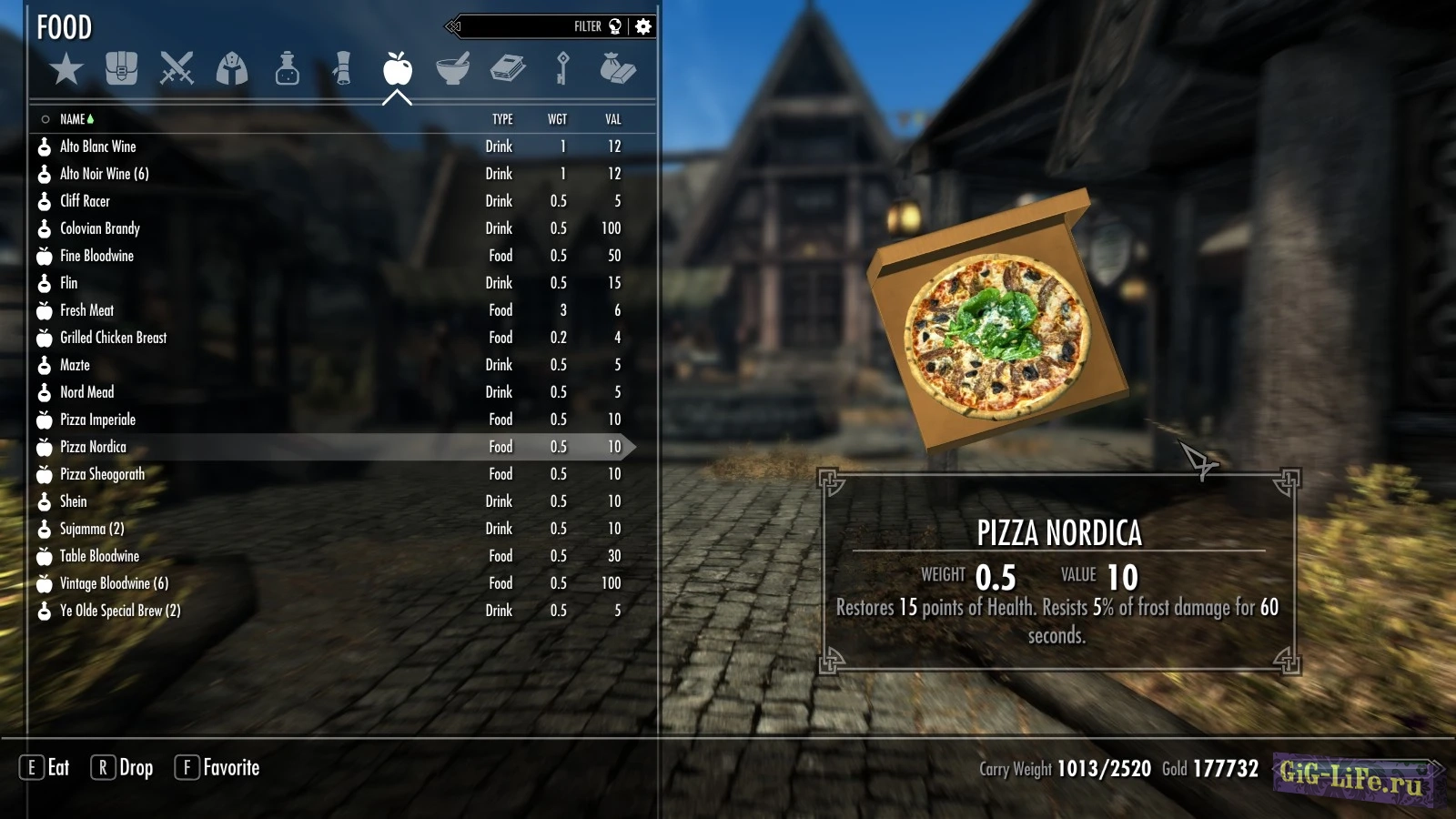Select the Potions flask category
This screenshot has width=1456, height=819.
[x=288, y=69]
